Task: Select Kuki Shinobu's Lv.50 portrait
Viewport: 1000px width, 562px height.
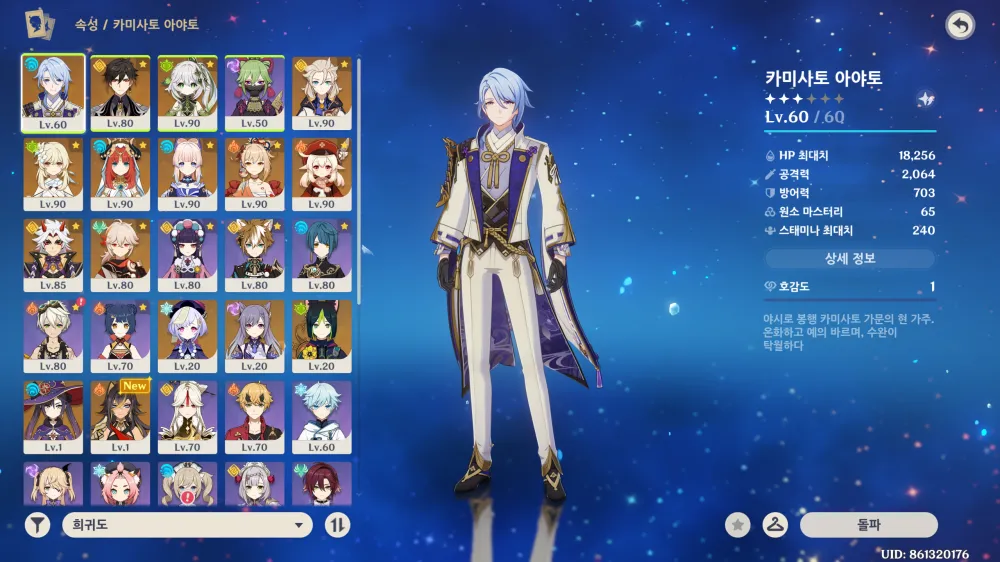Action: (x=254, y=92)
